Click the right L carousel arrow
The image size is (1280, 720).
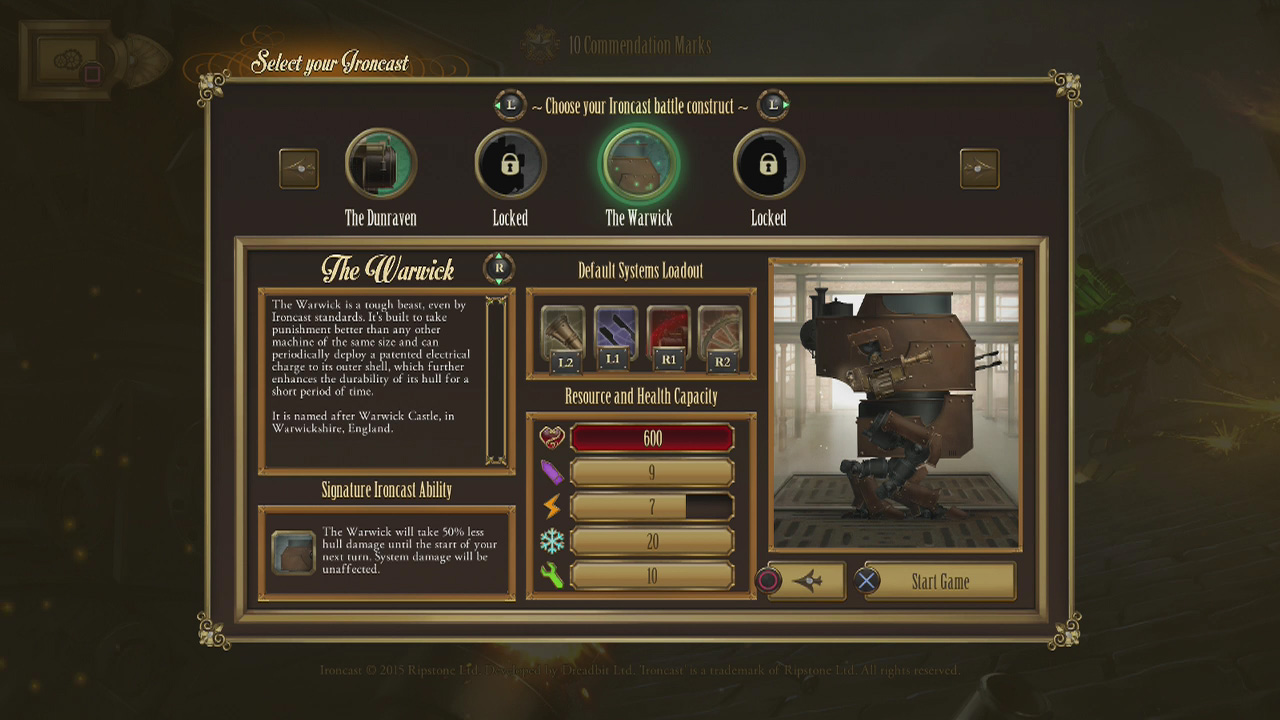[771, 103]
